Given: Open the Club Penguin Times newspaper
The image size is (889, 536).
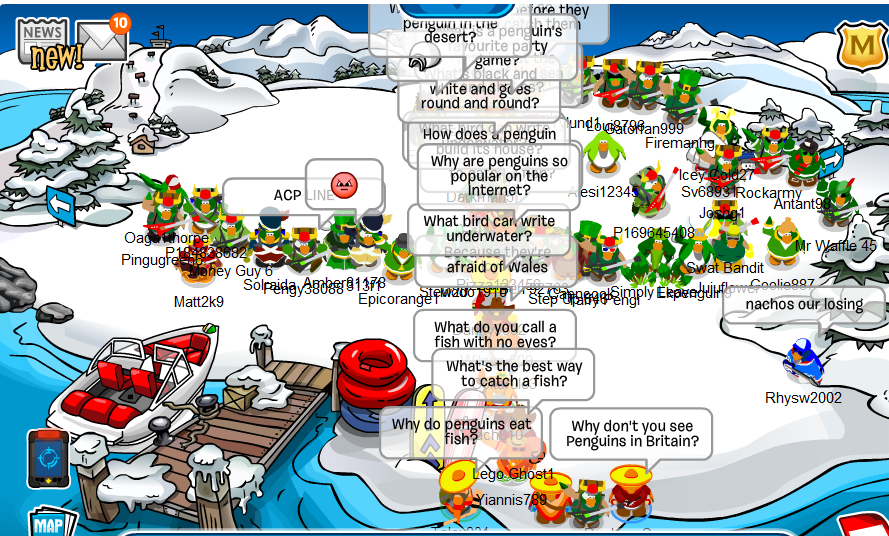Looking at the screenshot, I should click(x=44, y=45).
